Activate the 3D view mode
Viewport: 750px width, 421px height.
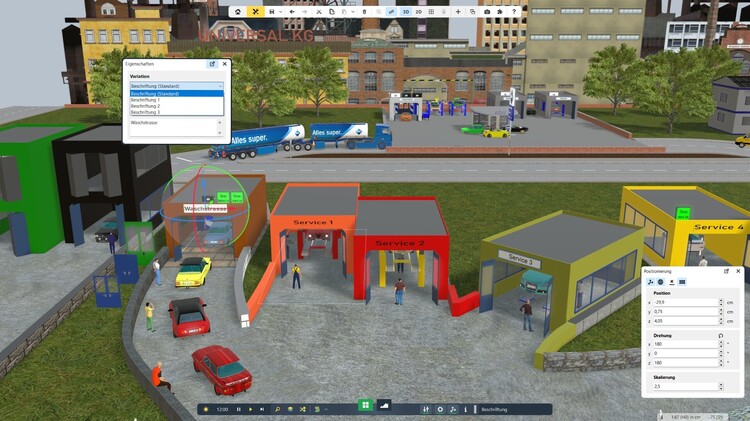[x=405, y=11]
